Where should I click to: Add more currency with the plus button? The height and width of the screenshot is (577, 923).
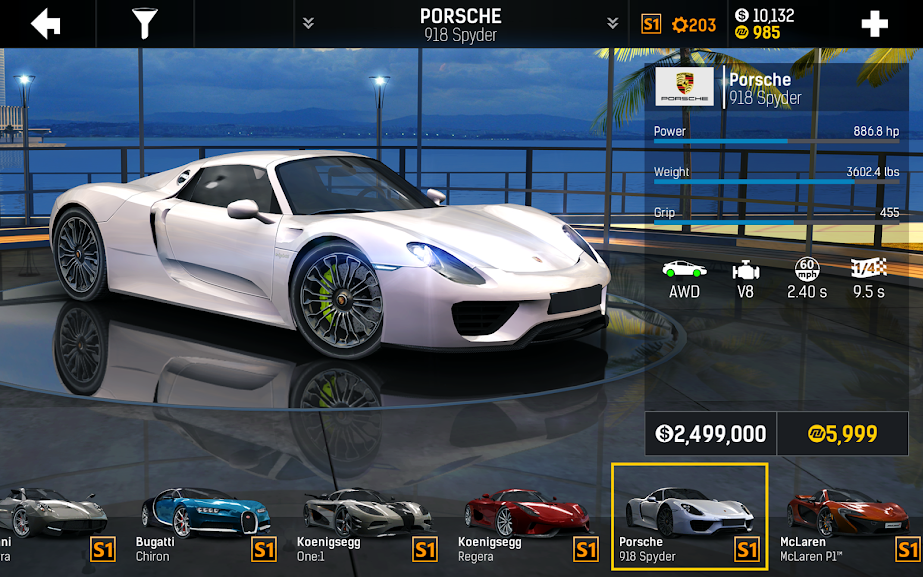click(x=874, y=24)
